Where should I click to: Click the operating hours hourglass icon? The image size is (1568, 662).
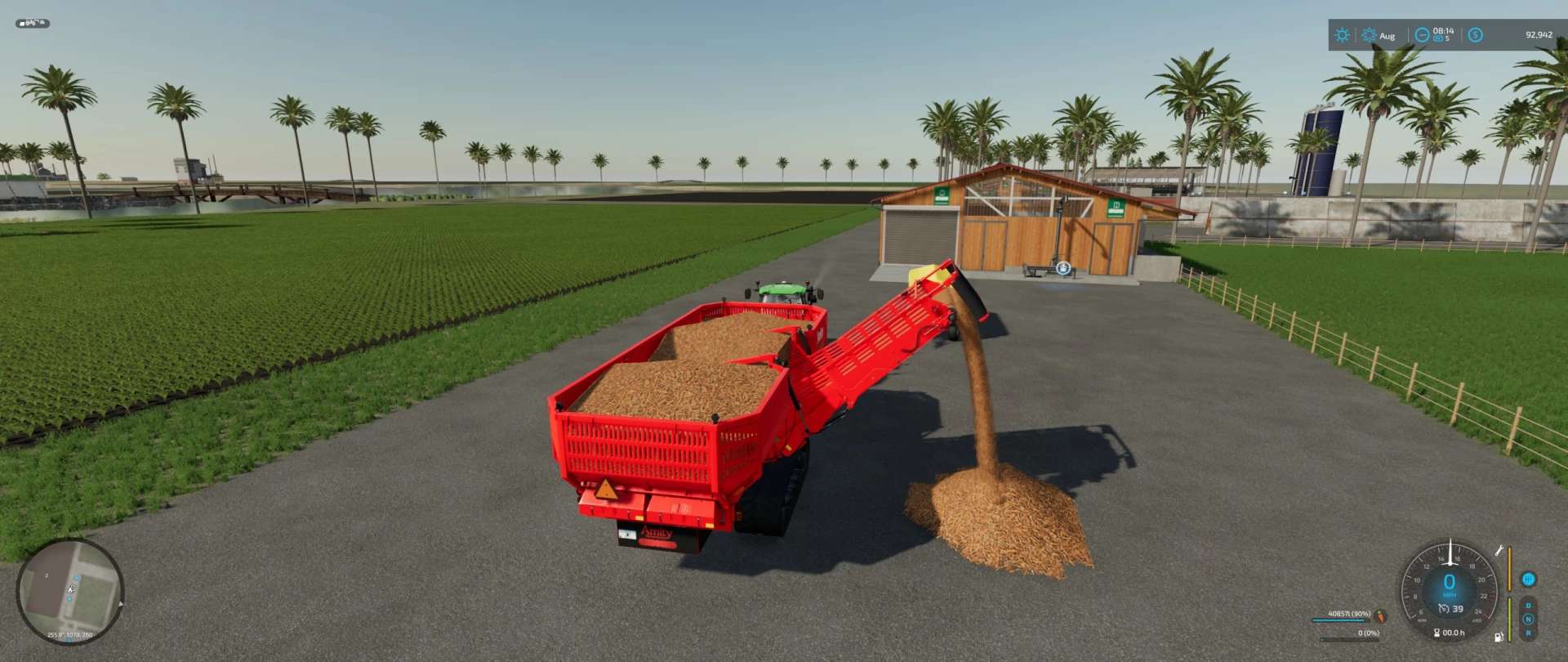pyautogui.click(x=1437, y=633)
